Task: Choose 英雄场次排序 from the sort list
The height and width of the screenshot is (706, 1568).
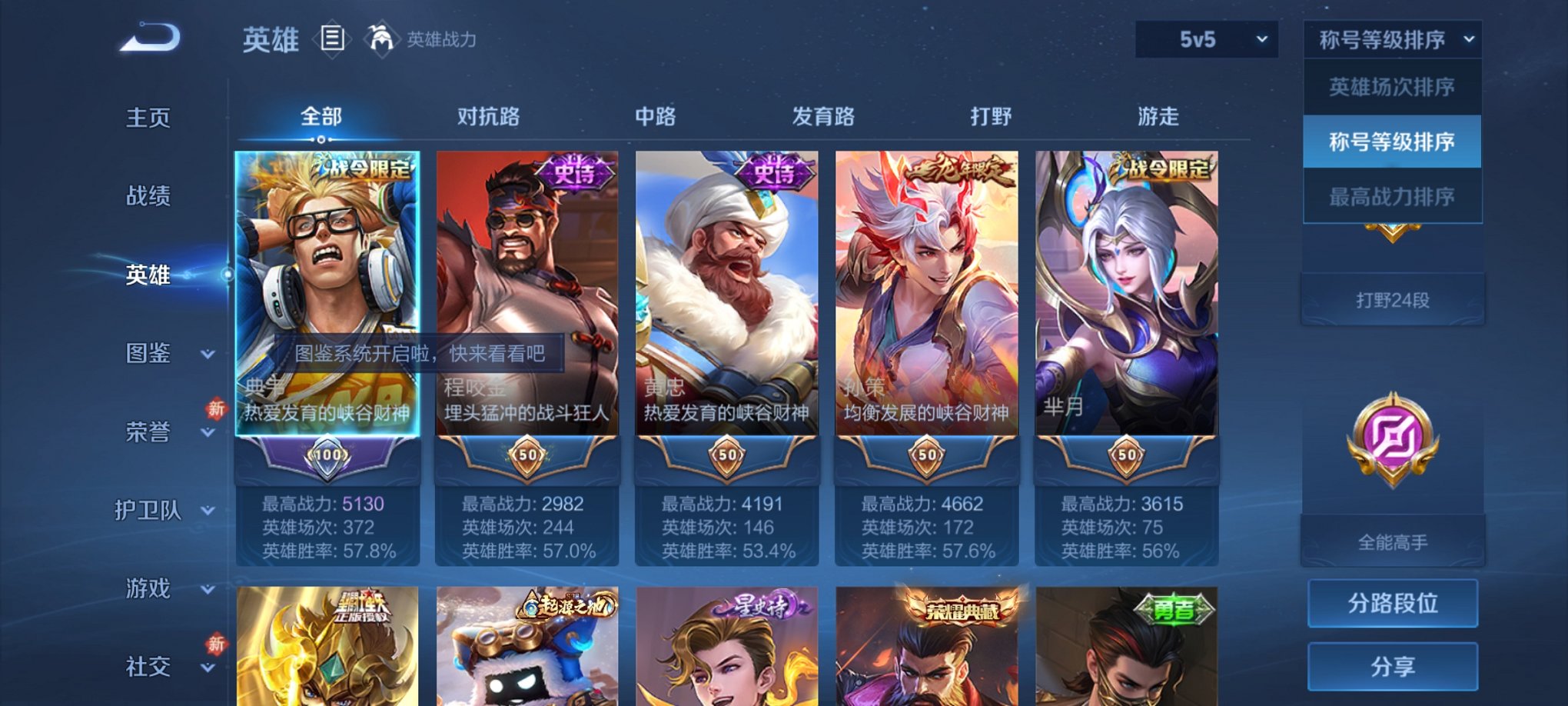Action: click(1391, 88)
